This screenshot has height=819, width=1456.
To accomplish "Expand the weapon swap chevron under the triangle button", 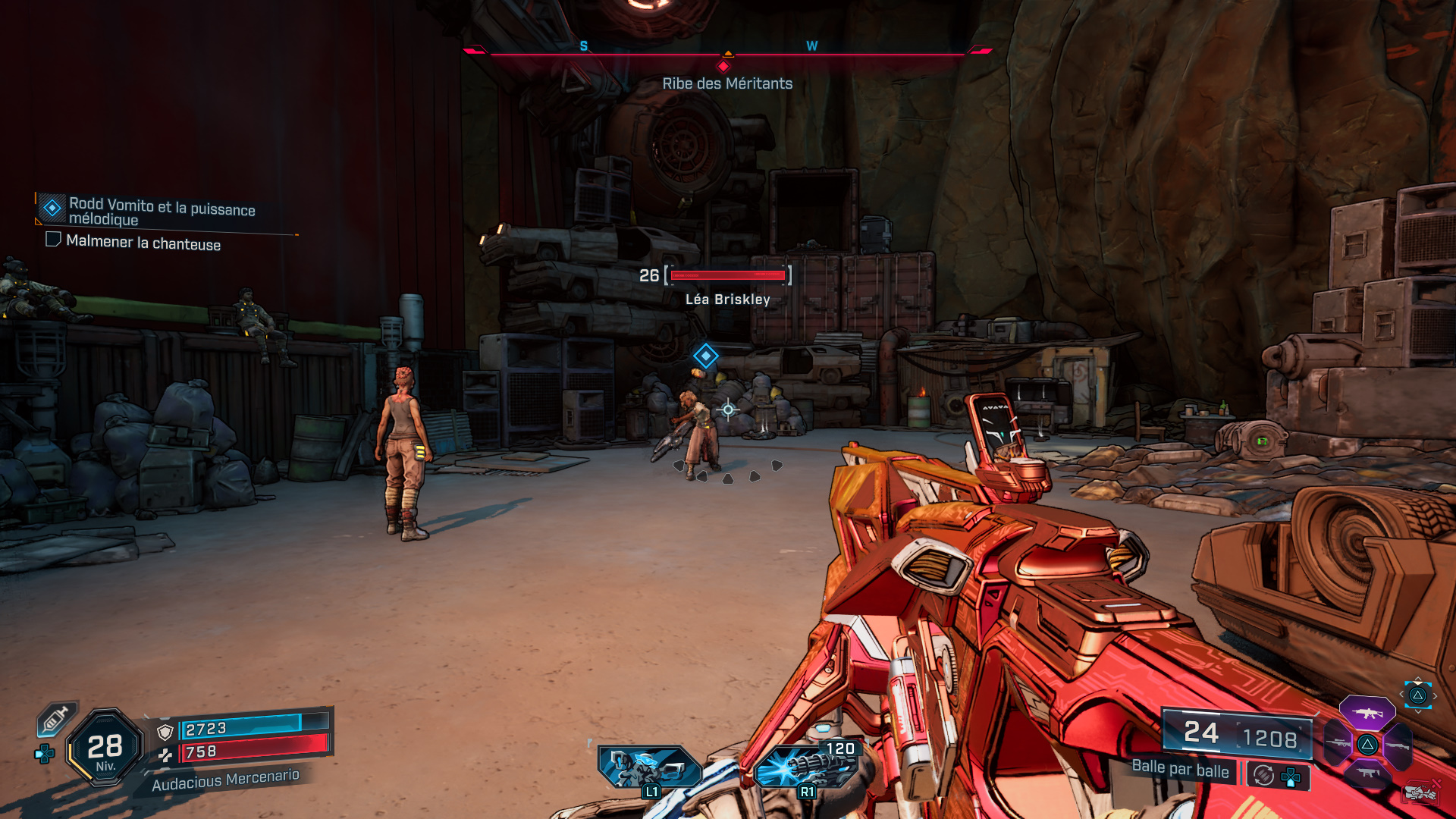I will [1418, 711].
